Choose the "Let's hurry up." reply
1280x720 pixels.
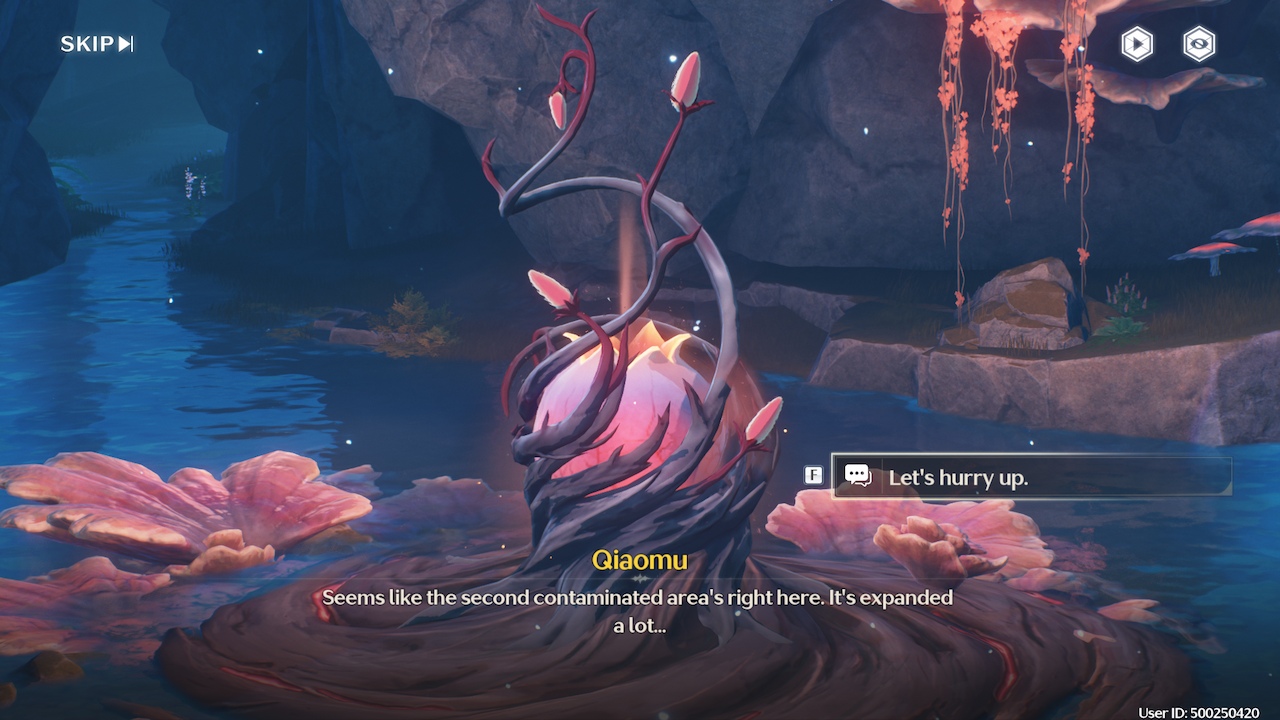pos(1030,477)
